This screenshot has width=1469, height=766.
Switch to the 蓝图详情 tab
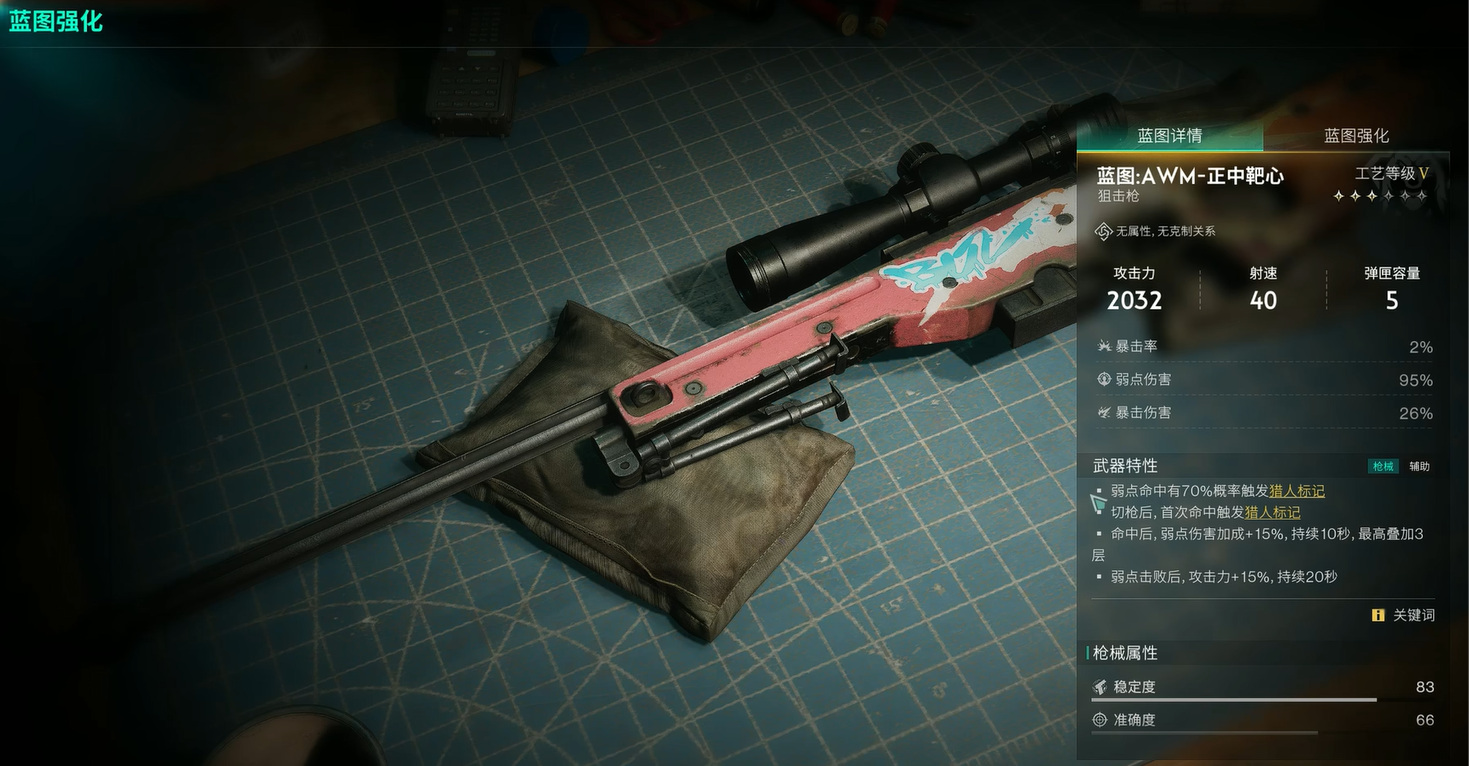(x=1169, y=136)
